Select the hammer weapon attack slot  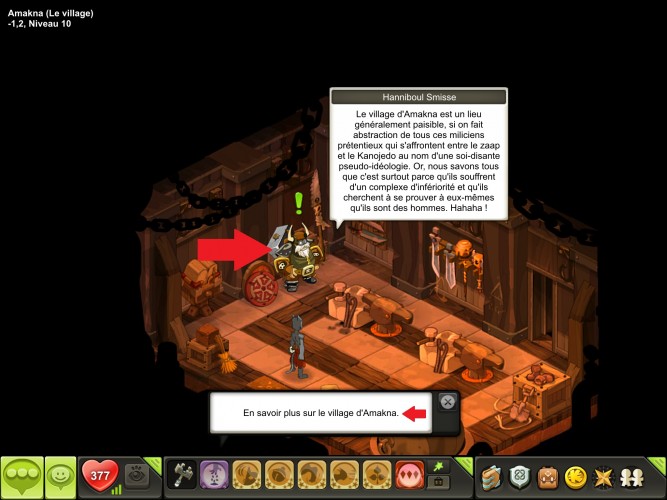[183, 474]
